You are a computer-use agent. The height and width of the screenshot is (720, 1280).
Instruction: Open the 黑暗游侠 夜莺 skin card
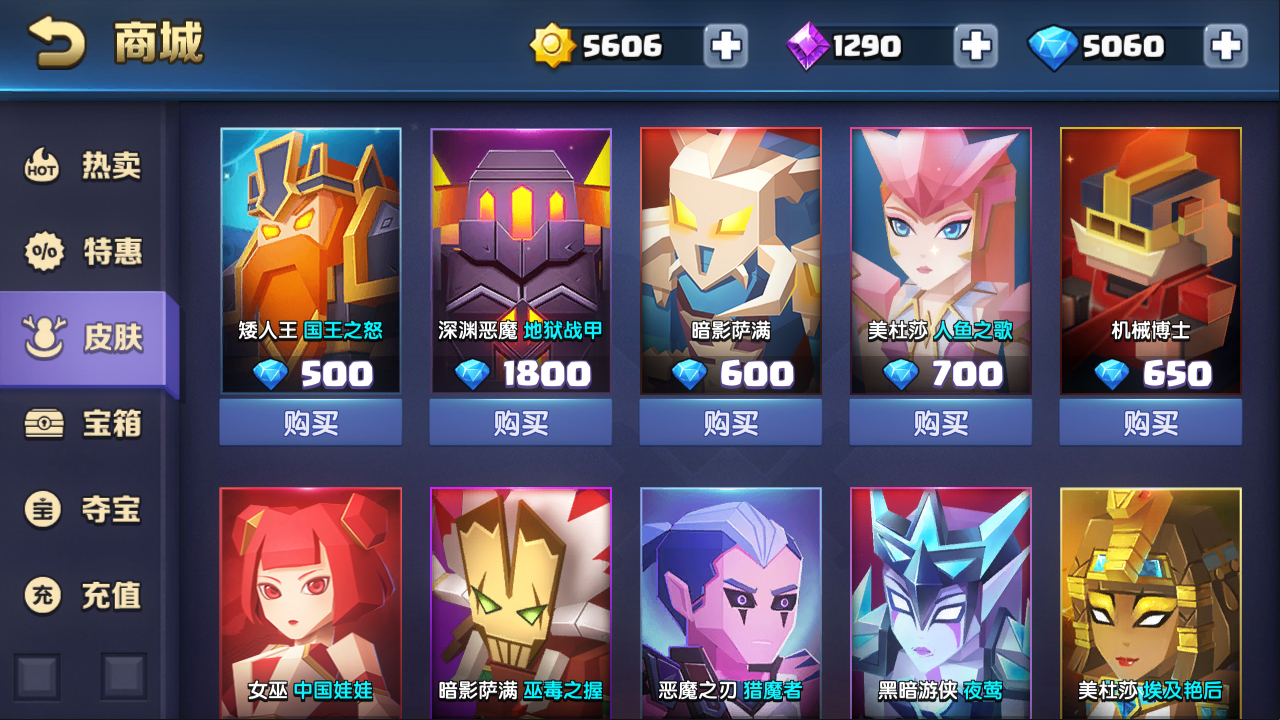941,600
